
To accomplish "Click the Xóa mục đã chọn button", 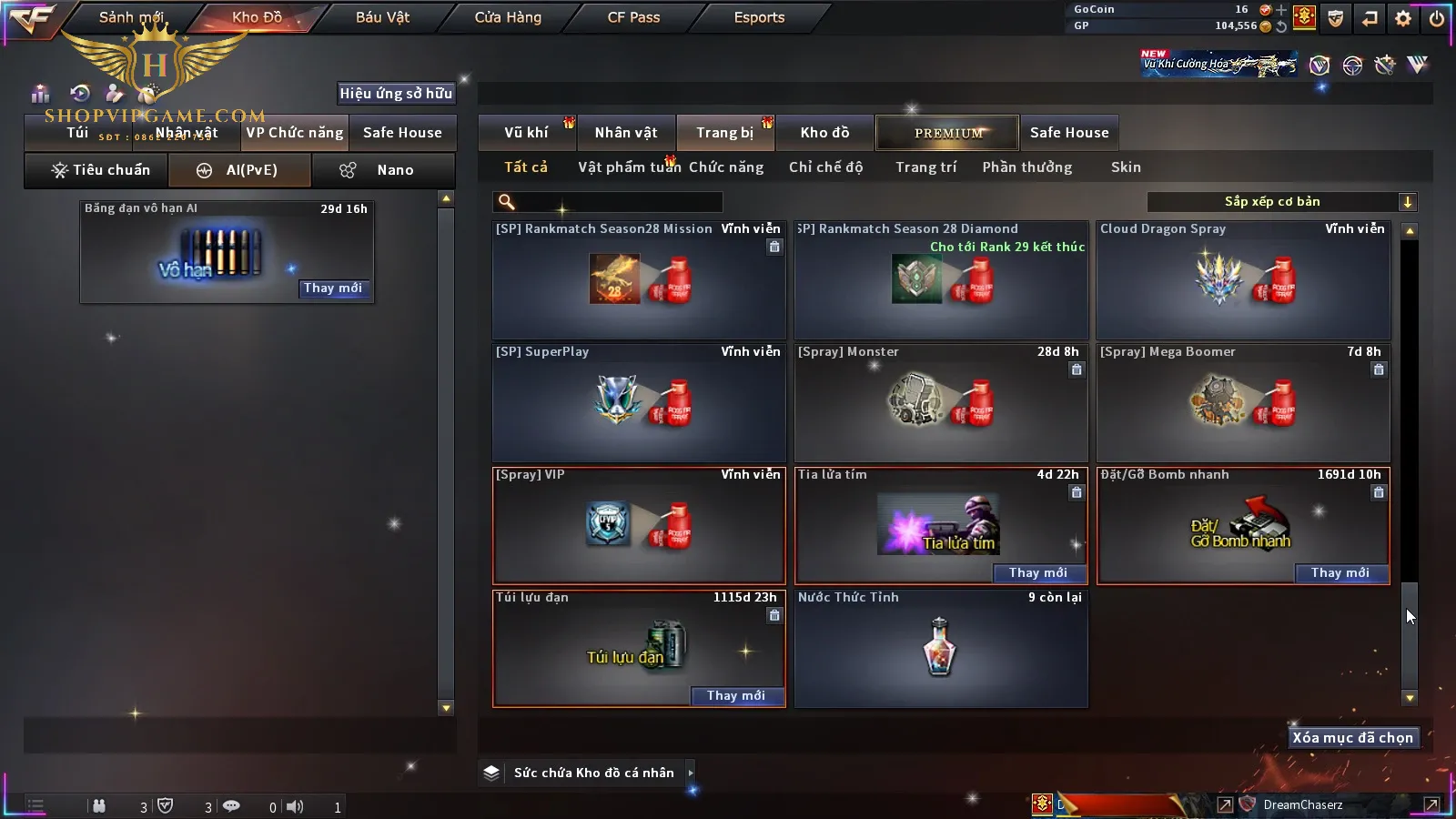I will pos(1352,738).
